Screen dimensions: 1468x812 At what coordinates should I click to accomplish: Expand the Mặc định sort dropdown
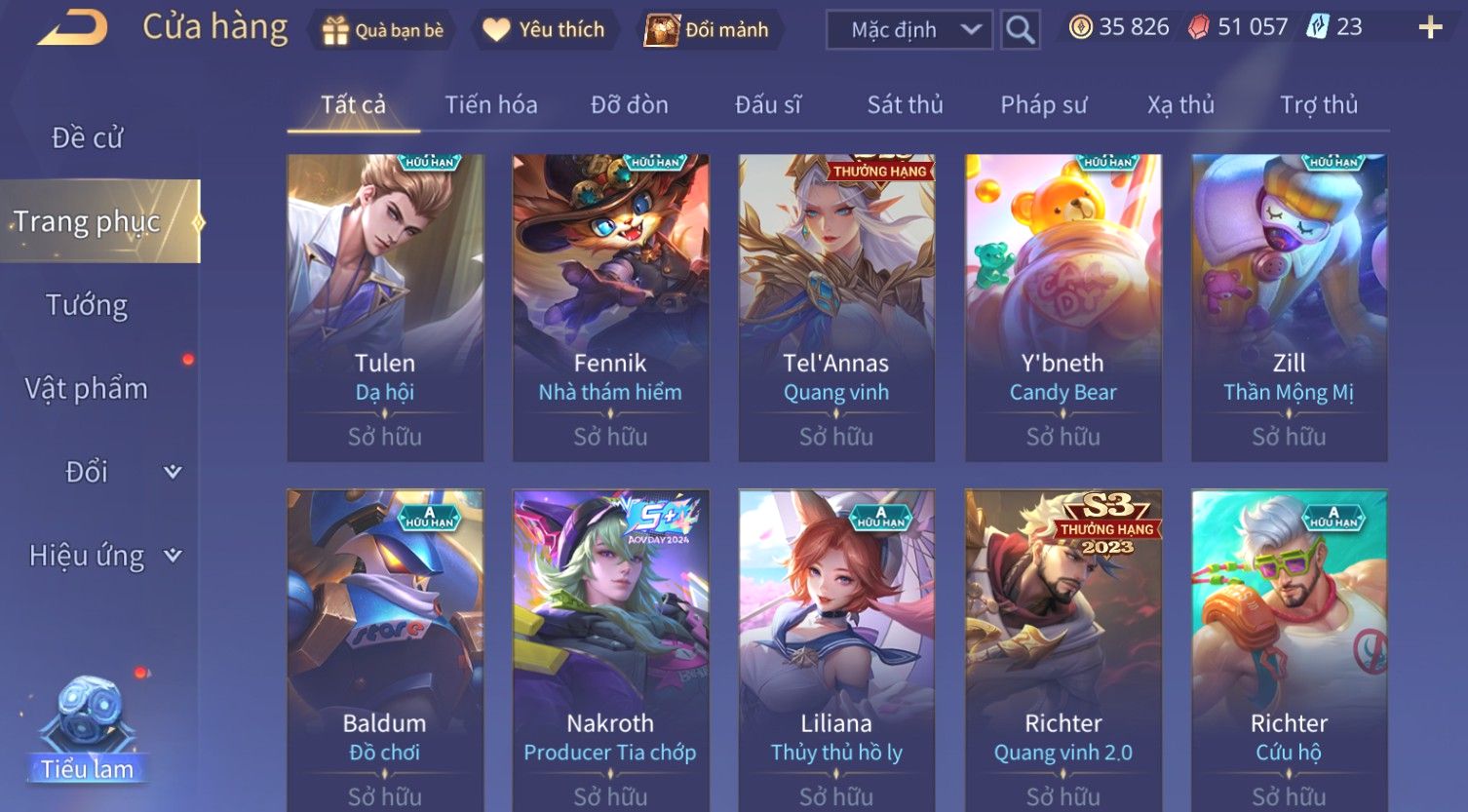908,30
